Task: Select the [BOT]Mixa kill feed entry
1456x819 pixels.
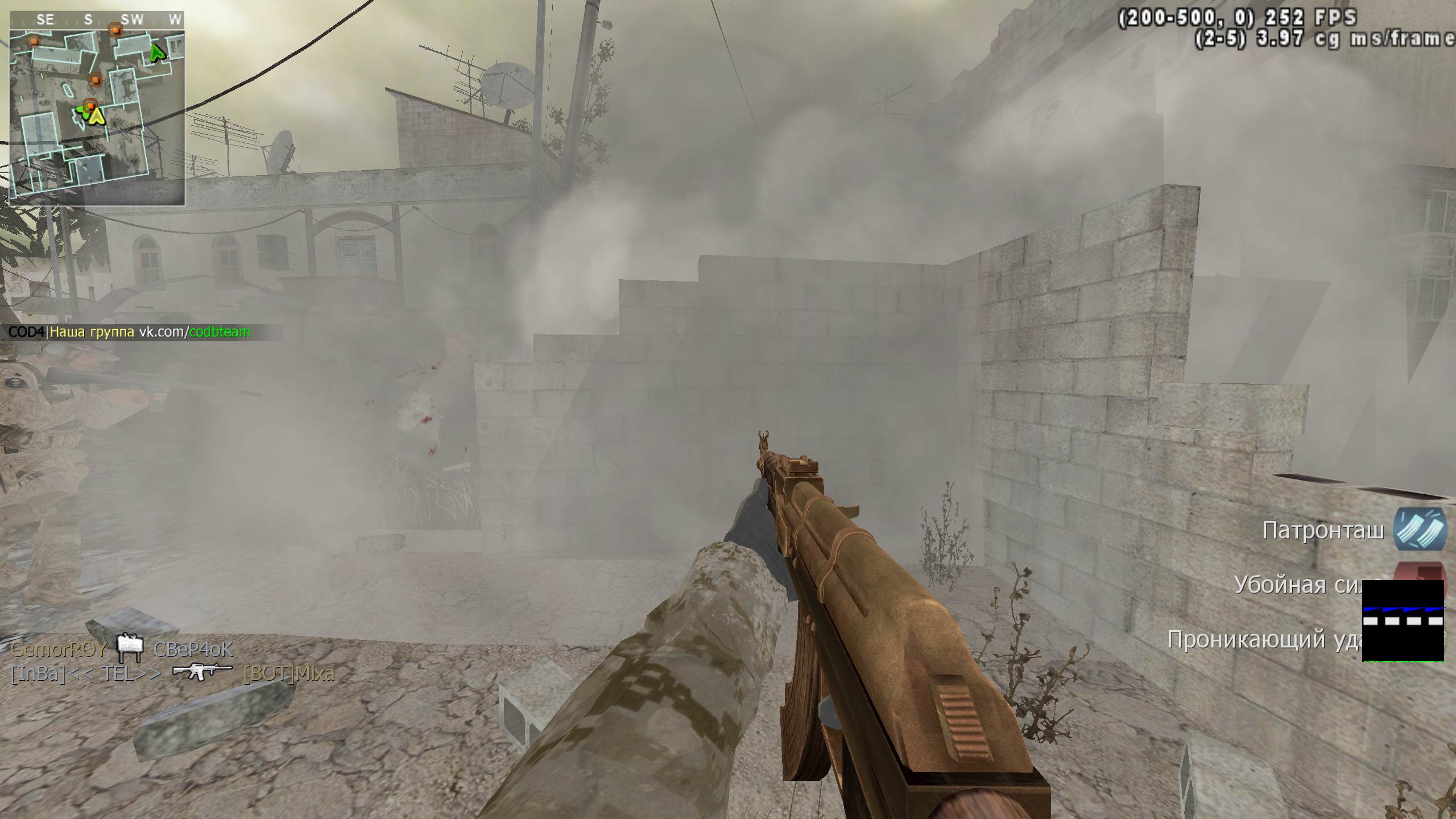Action: [x=288, y=674]
